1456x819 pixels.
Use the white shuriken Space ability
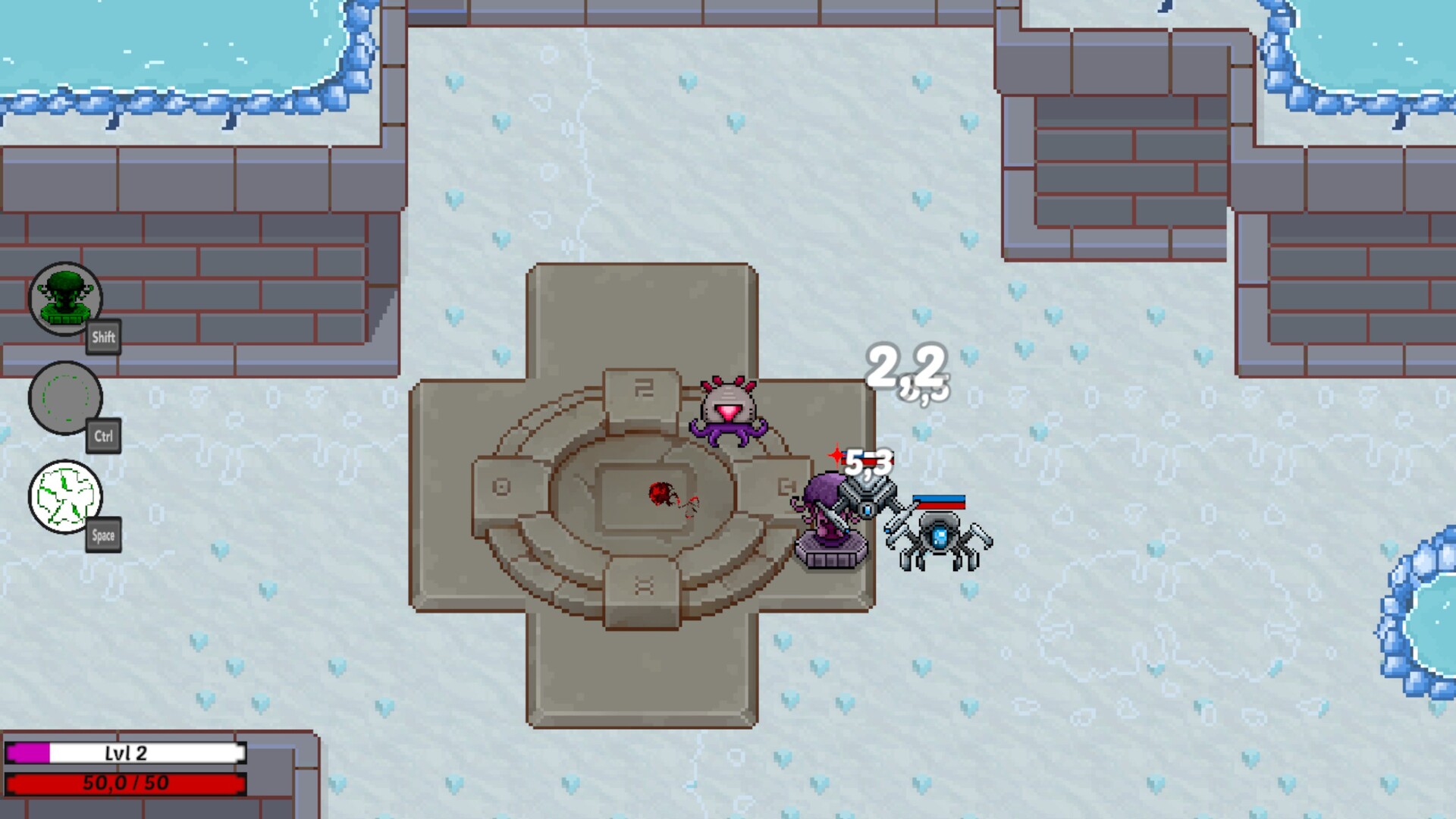67,497
